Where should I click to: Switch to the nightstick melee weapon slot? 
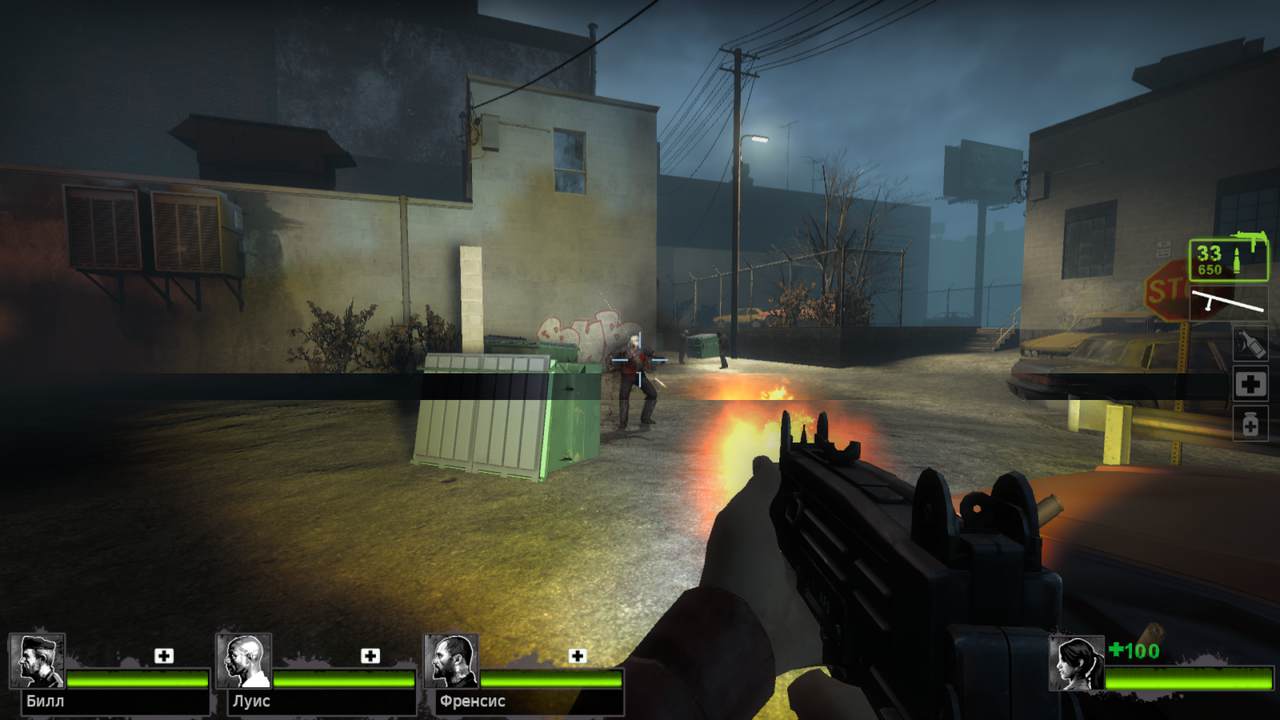pyautogui.click(x=1229, y=302)
